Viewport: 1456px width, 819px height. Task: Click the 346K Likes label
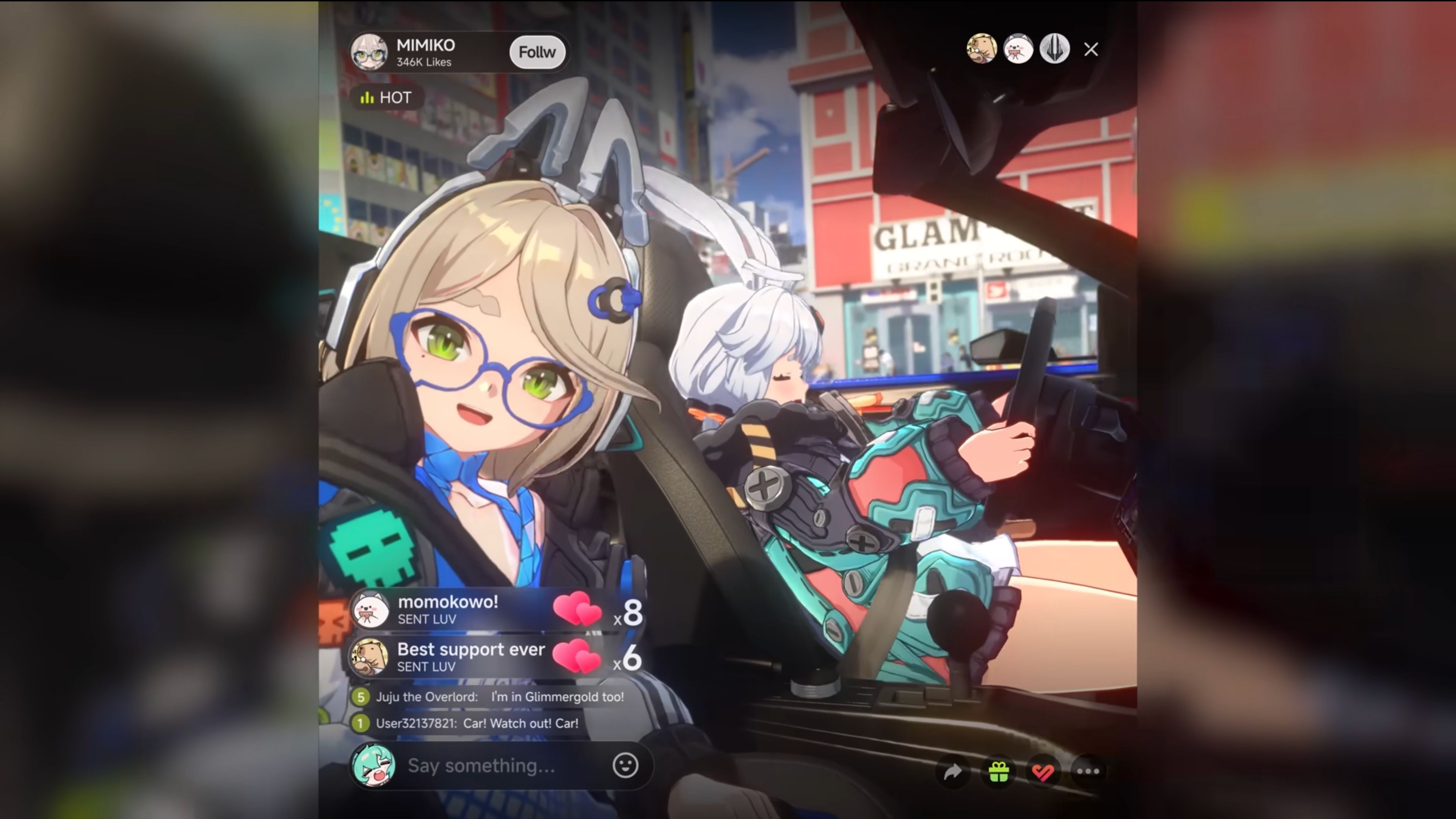[424, 62]
